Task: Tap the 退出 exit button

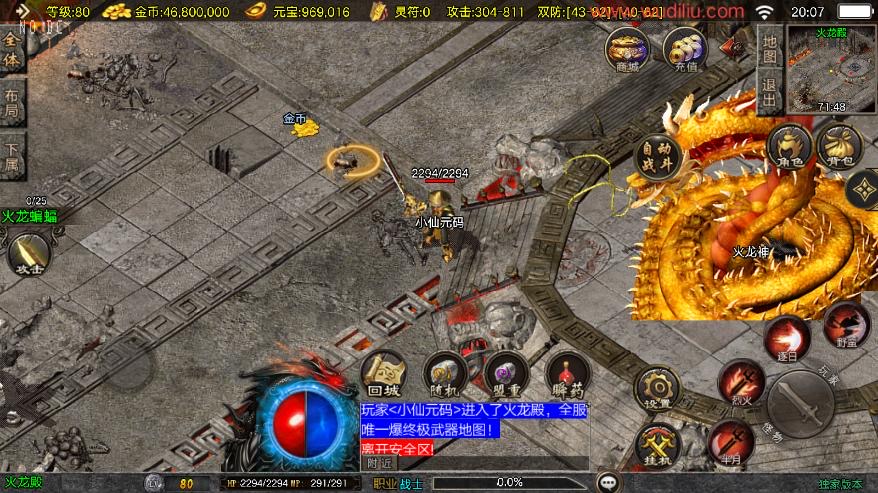Action: pyautogui.click(x=769, y=90)
